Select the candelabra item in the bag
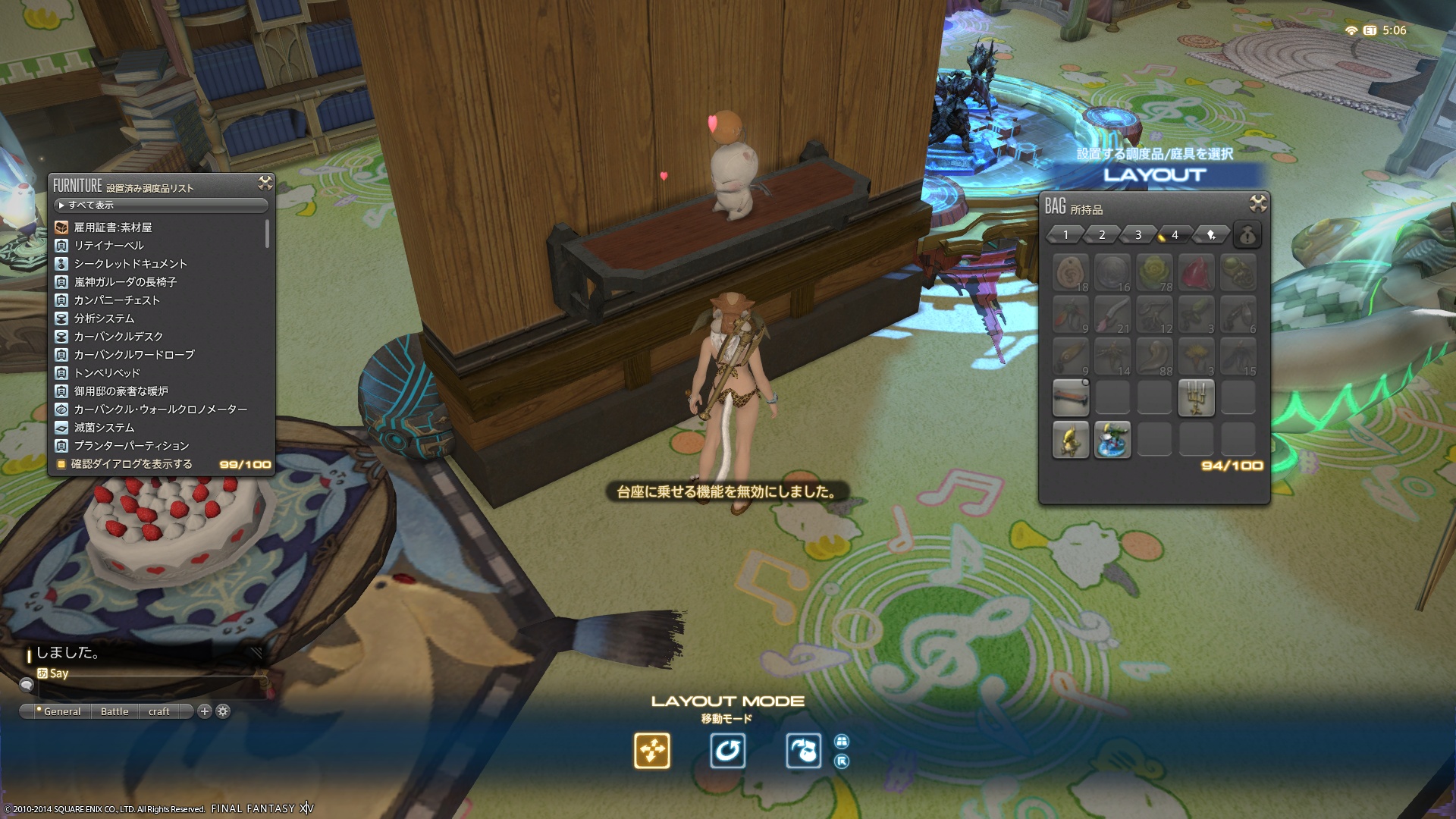 coord(1196,398)
